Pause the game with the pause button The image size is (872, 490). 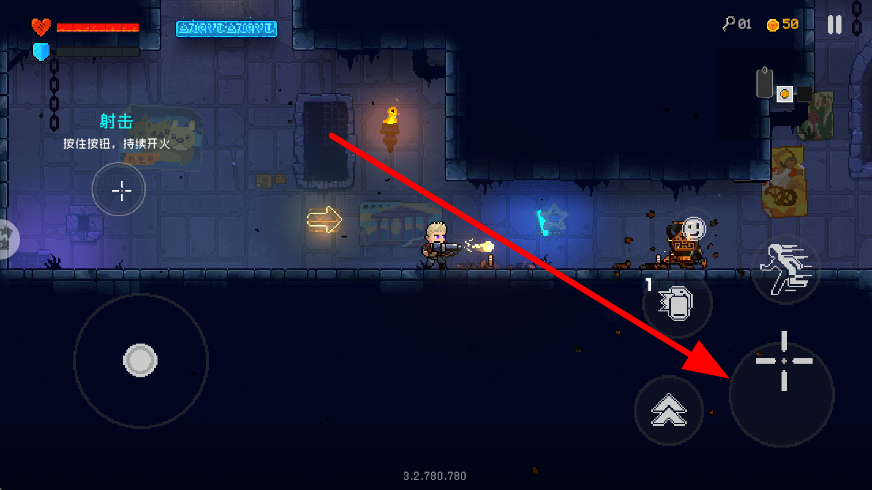point(835,25)
